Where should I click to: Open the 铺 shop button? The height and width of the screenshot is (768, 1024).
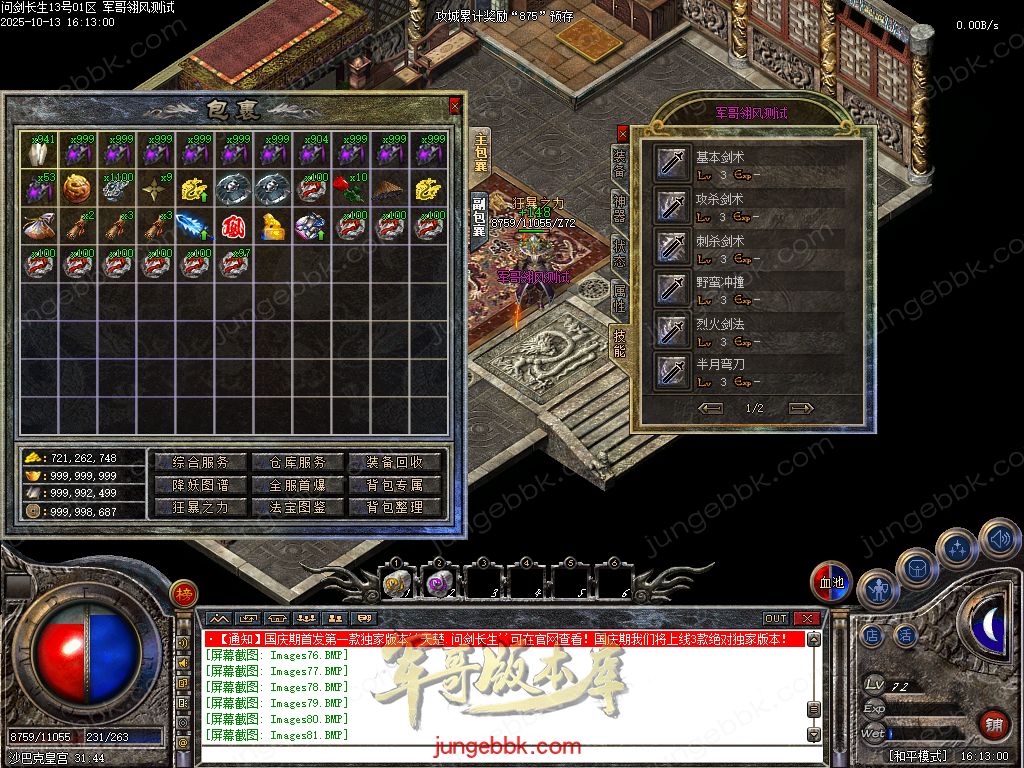pyautogui.click(x=993, y=724)
